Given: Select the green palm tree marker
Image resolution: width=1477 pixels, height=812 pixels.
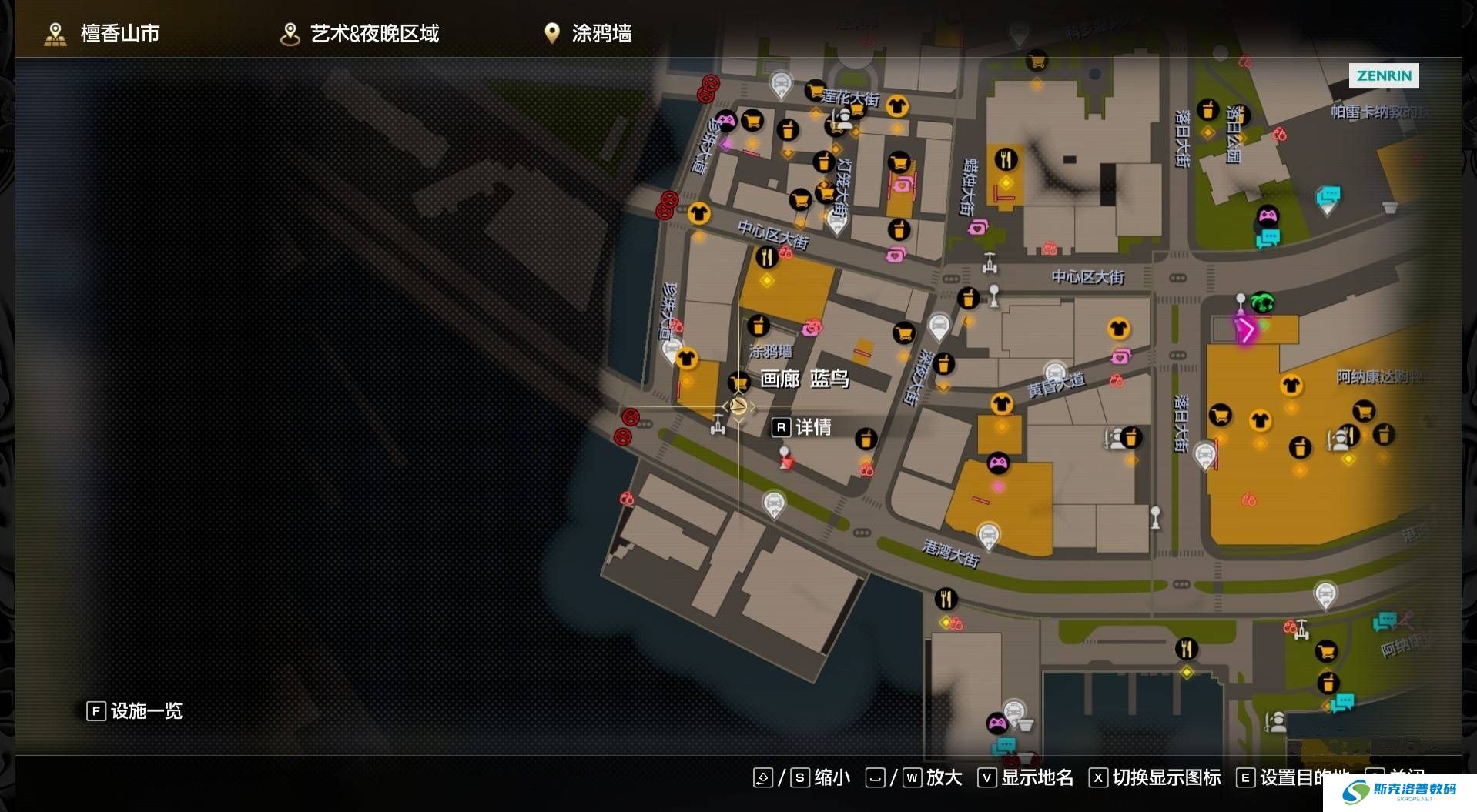Looking at the screenshot, I should 1261,302.
